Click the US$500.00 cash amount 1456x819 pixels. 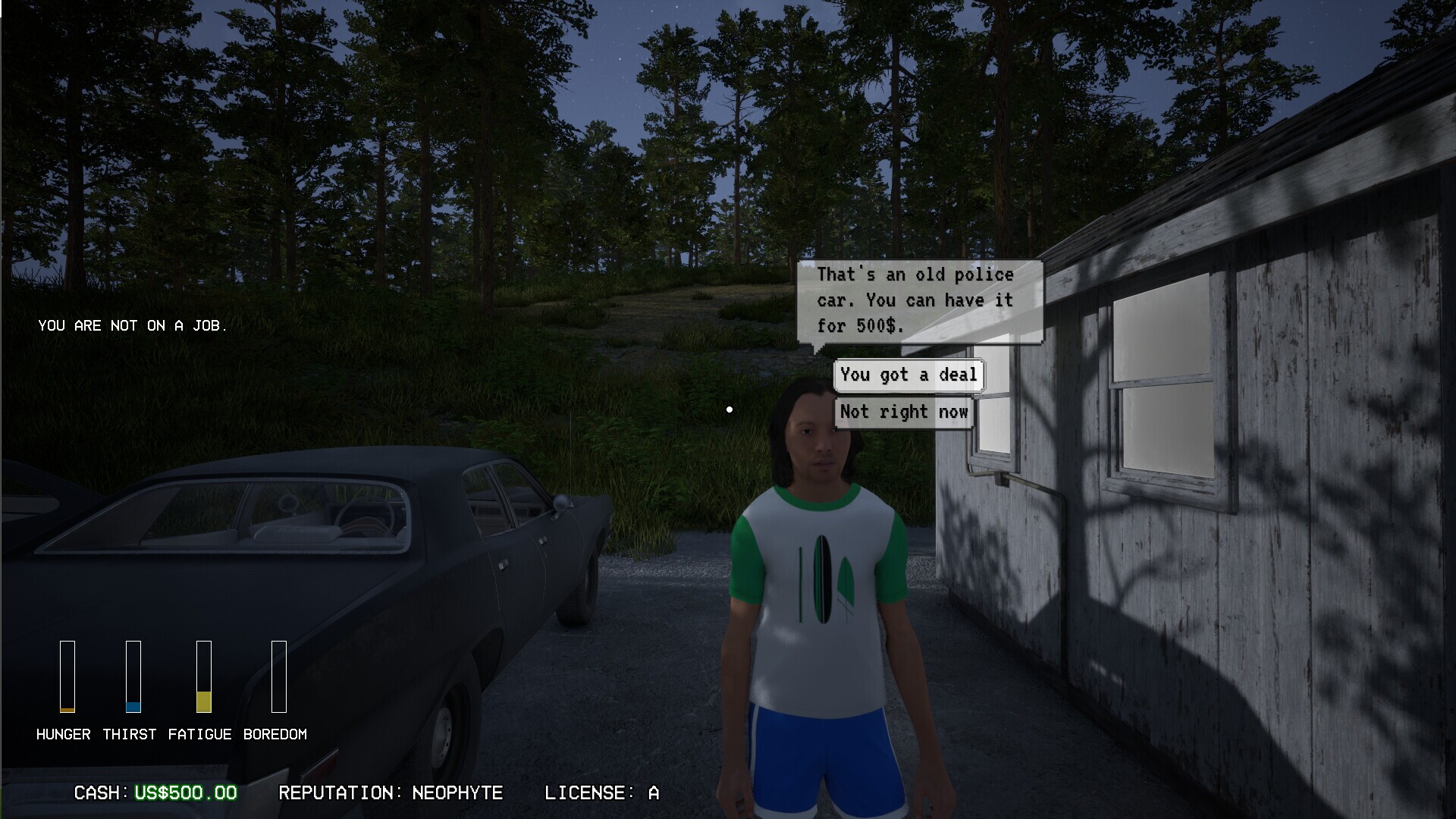point(184,793)
